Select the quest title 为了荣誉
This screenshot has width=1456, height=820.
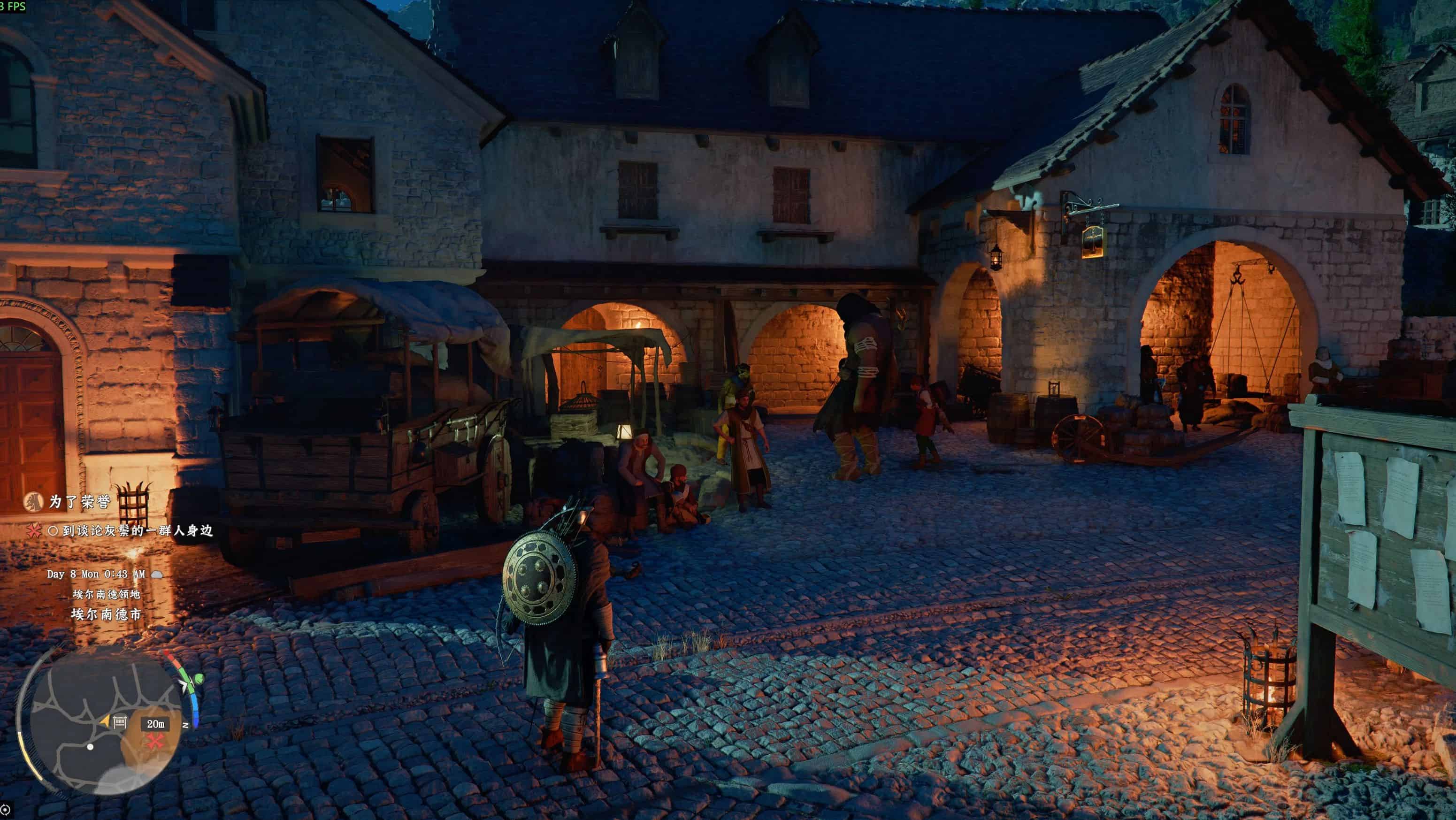[80, 502]
